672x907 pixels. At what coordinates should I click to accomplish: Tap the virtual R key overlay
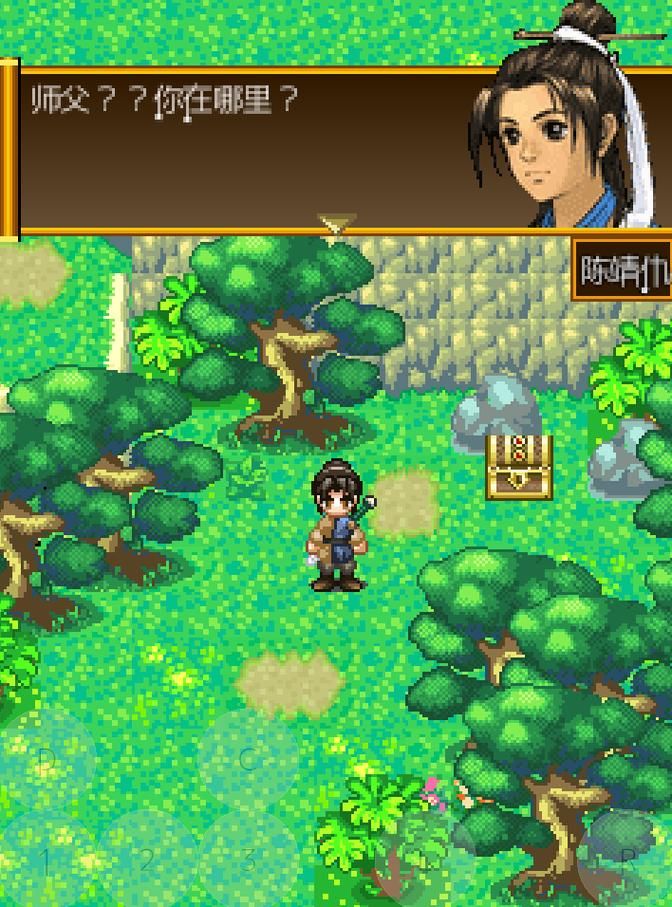point(627,858)
